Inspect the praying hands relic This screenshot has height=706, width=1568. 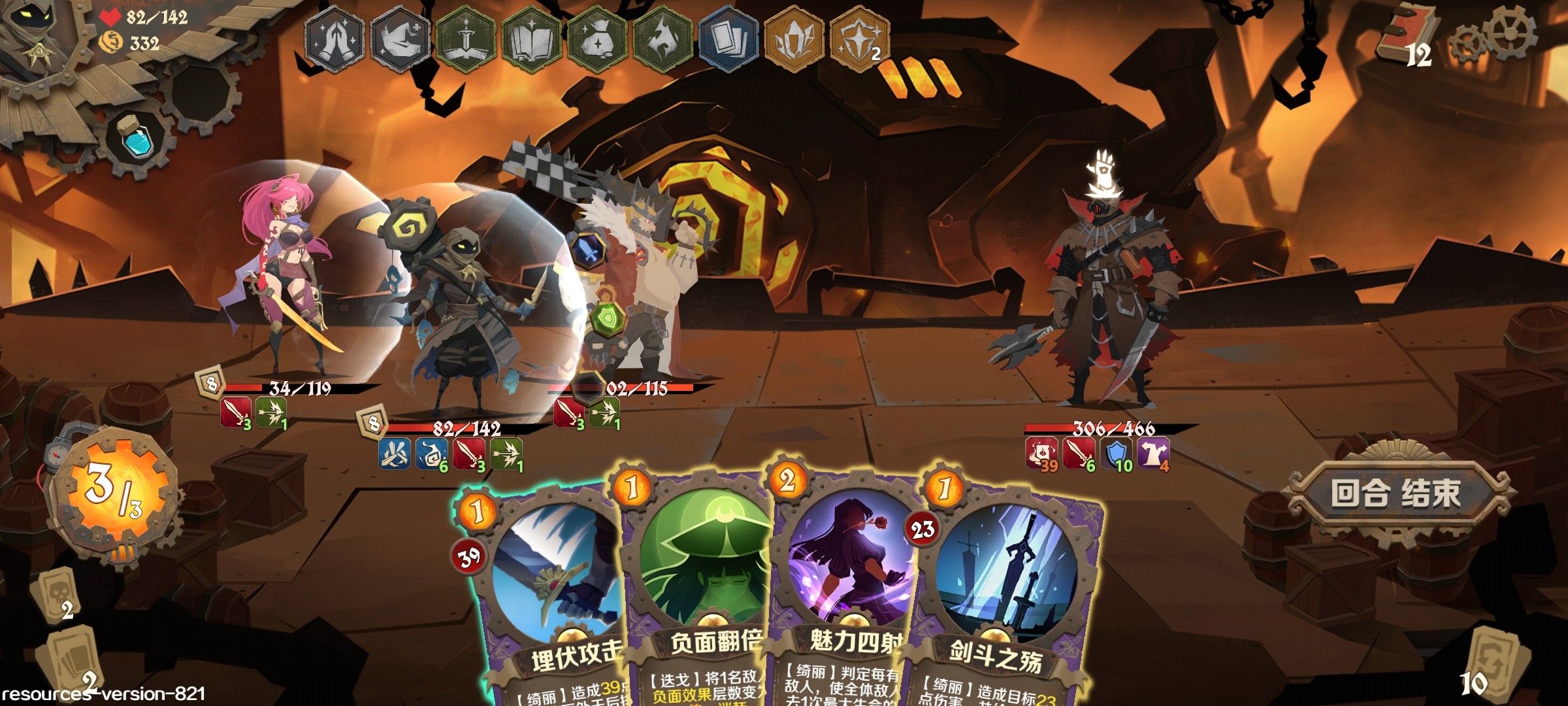click(x=335, y=39)
